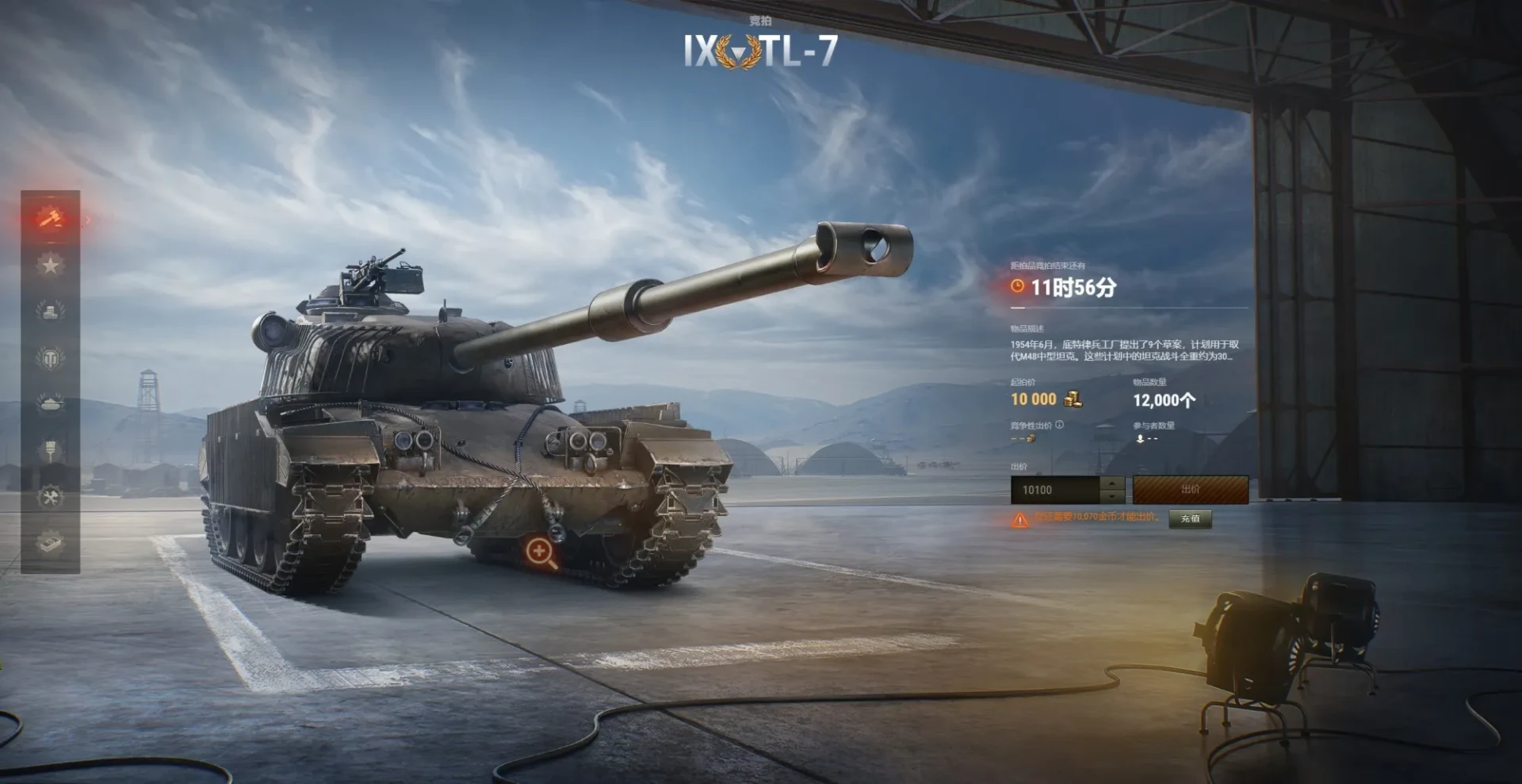This screenshot has height=784, width=1522.
Task: Select the auction gavel sidebar tab
Action: [51, 217]
